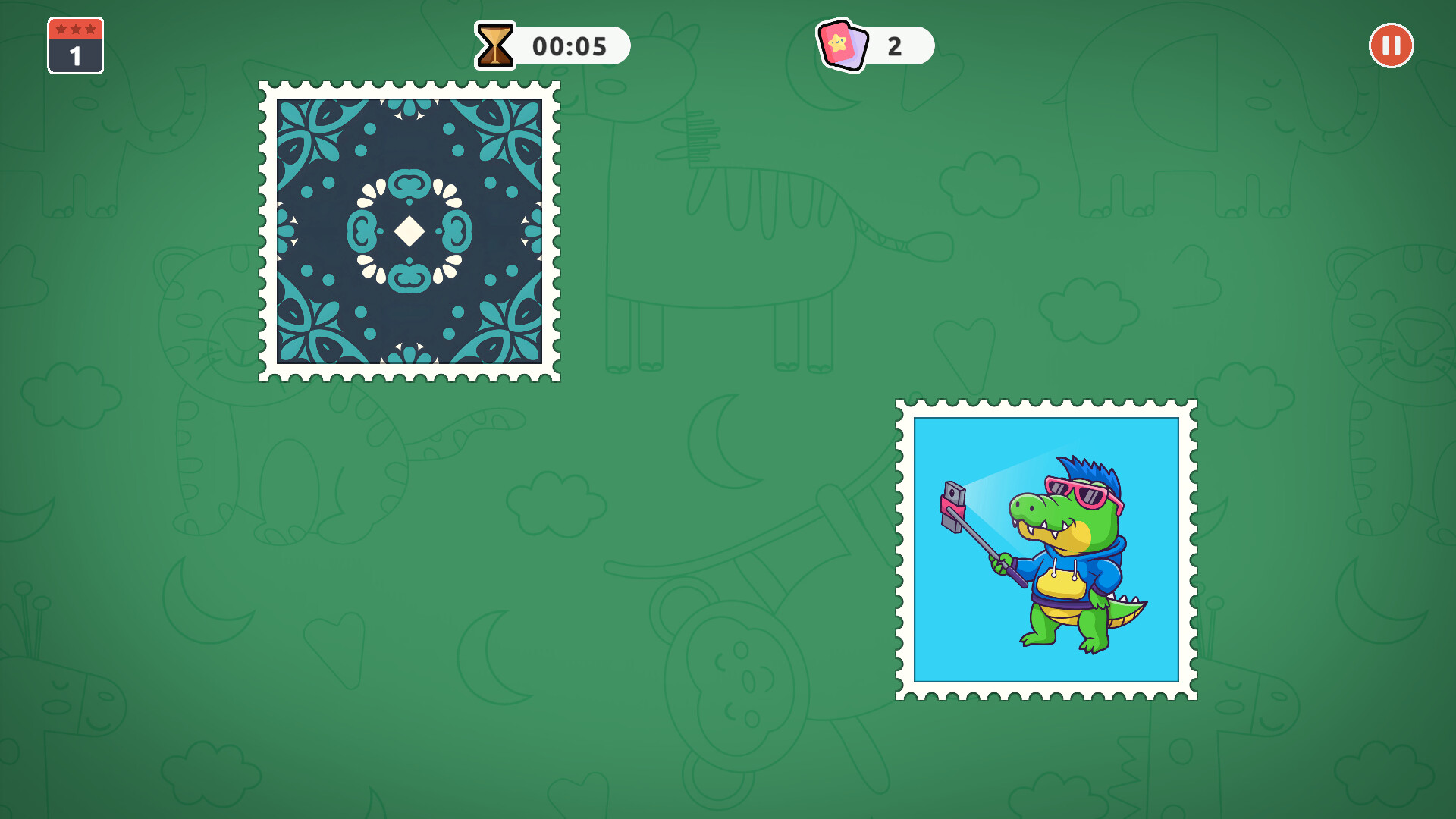Viewport: 1456px width, 819px height.
Task: Open the timer display showing 00:05
Action: pos(569,45)
